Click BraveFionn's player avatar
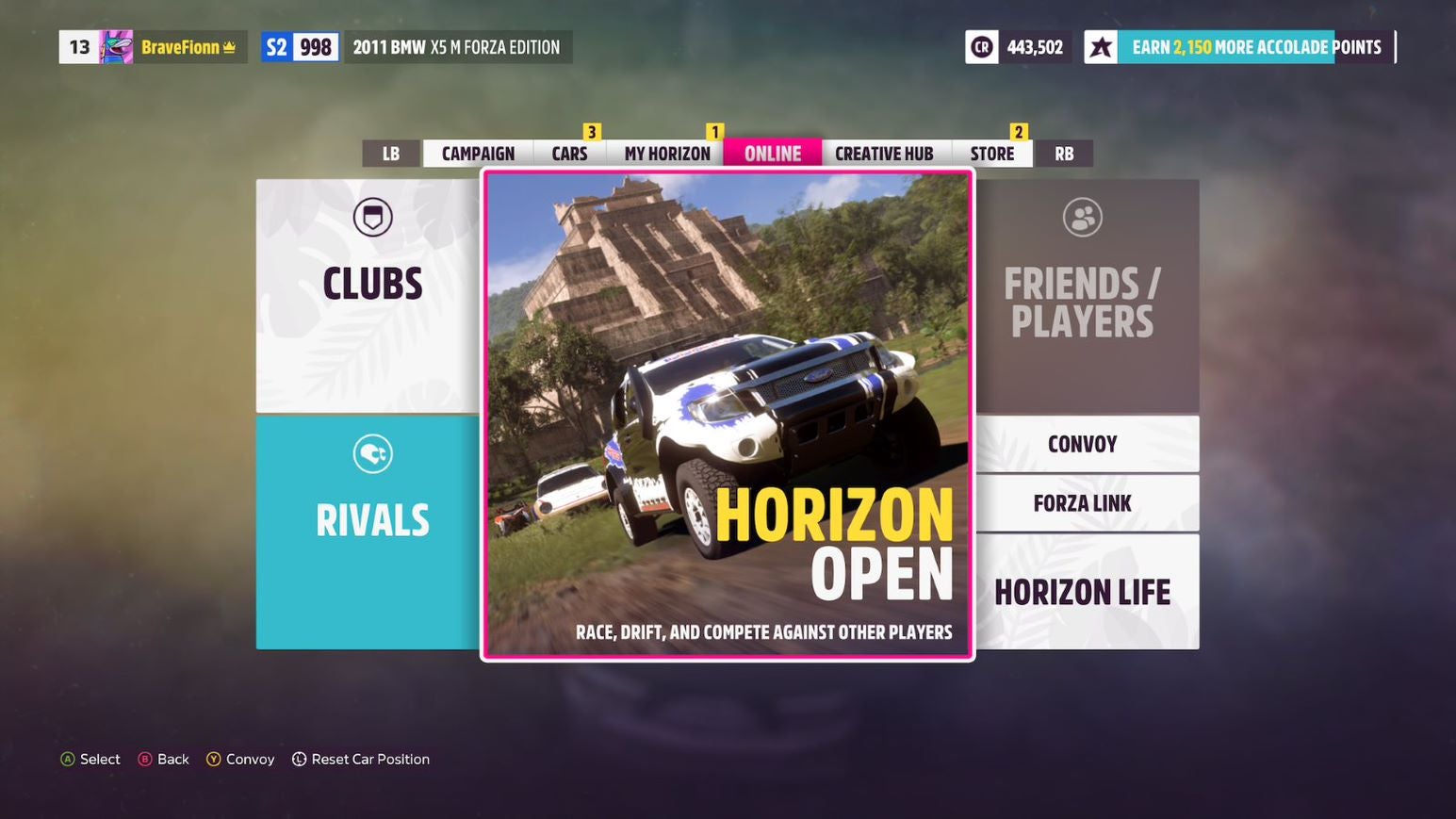This screenshot has width=1456, height=819. click(x=116, y=46)
